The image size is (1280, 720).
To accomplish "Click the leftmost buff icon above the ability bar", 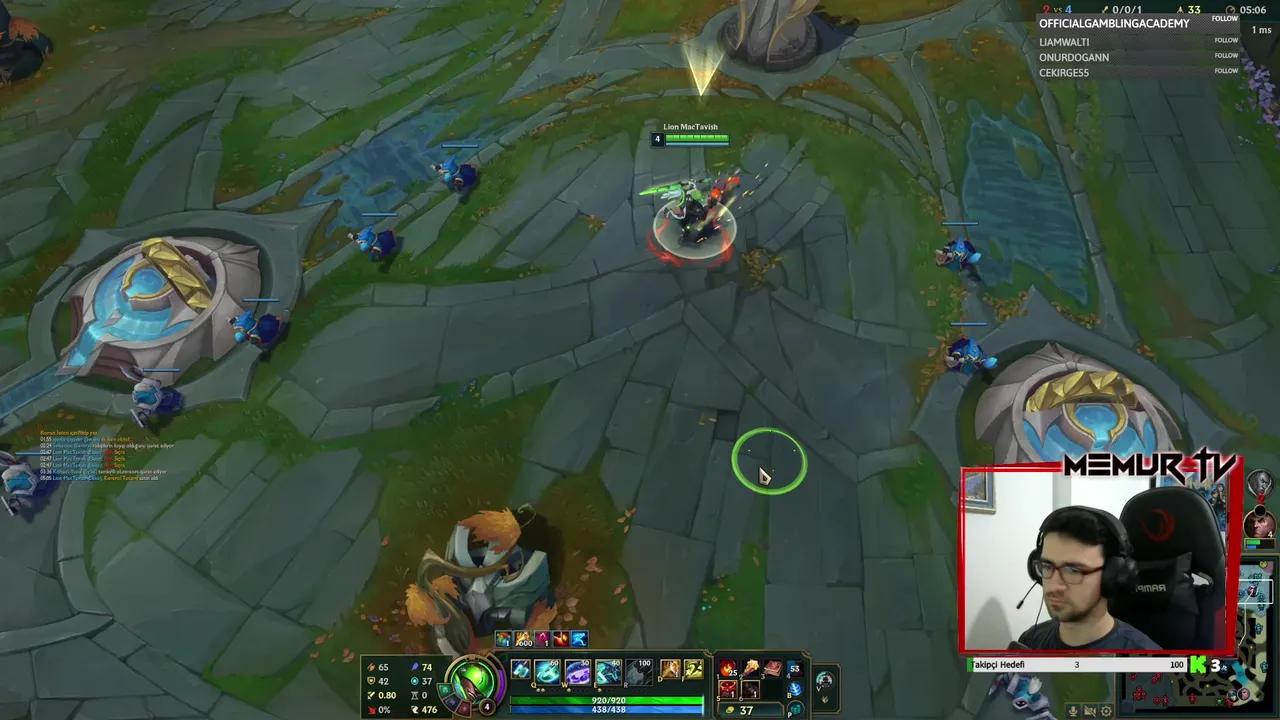I will (x=502, y=638).
